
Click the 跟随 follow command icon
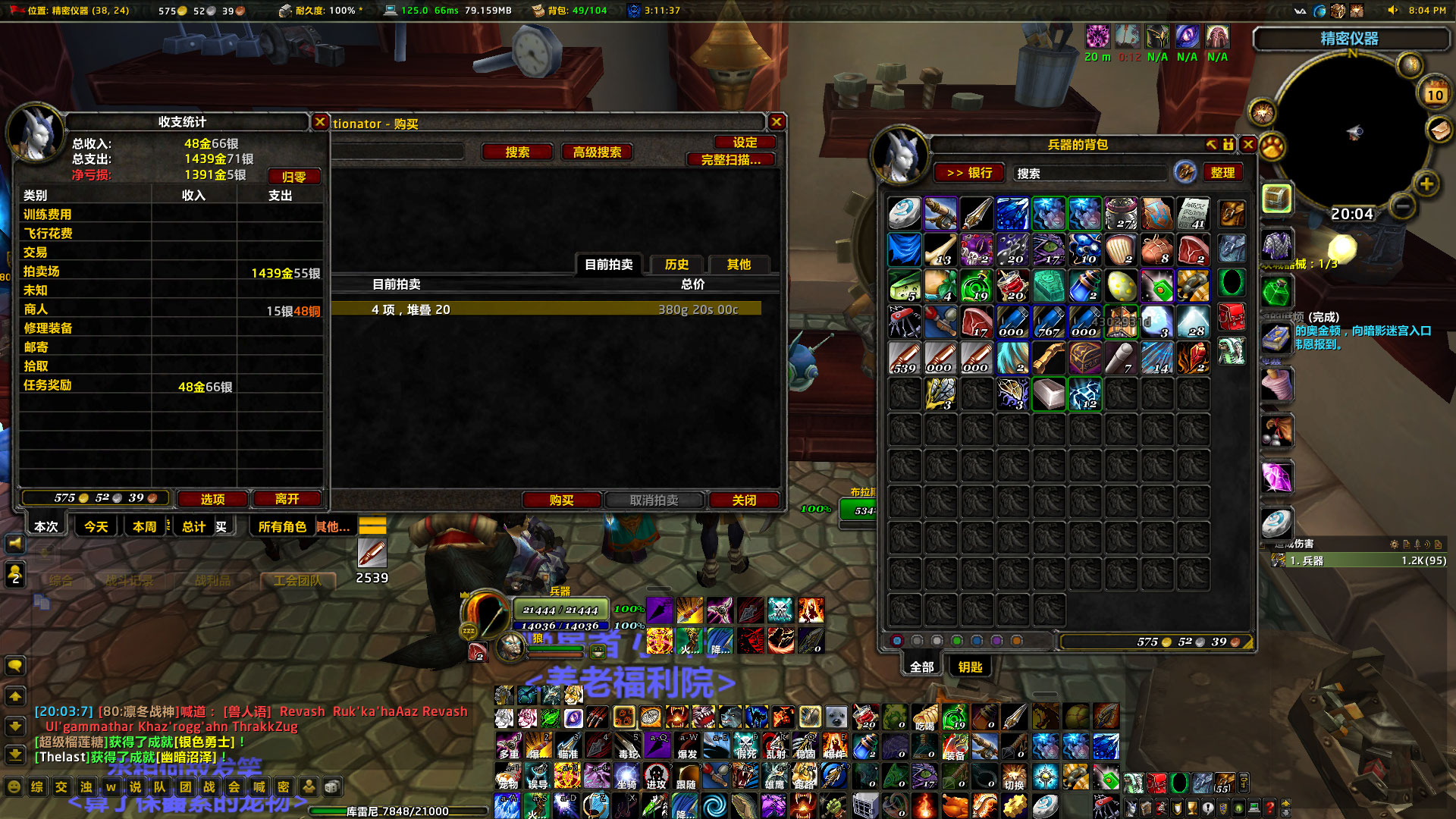686,776
